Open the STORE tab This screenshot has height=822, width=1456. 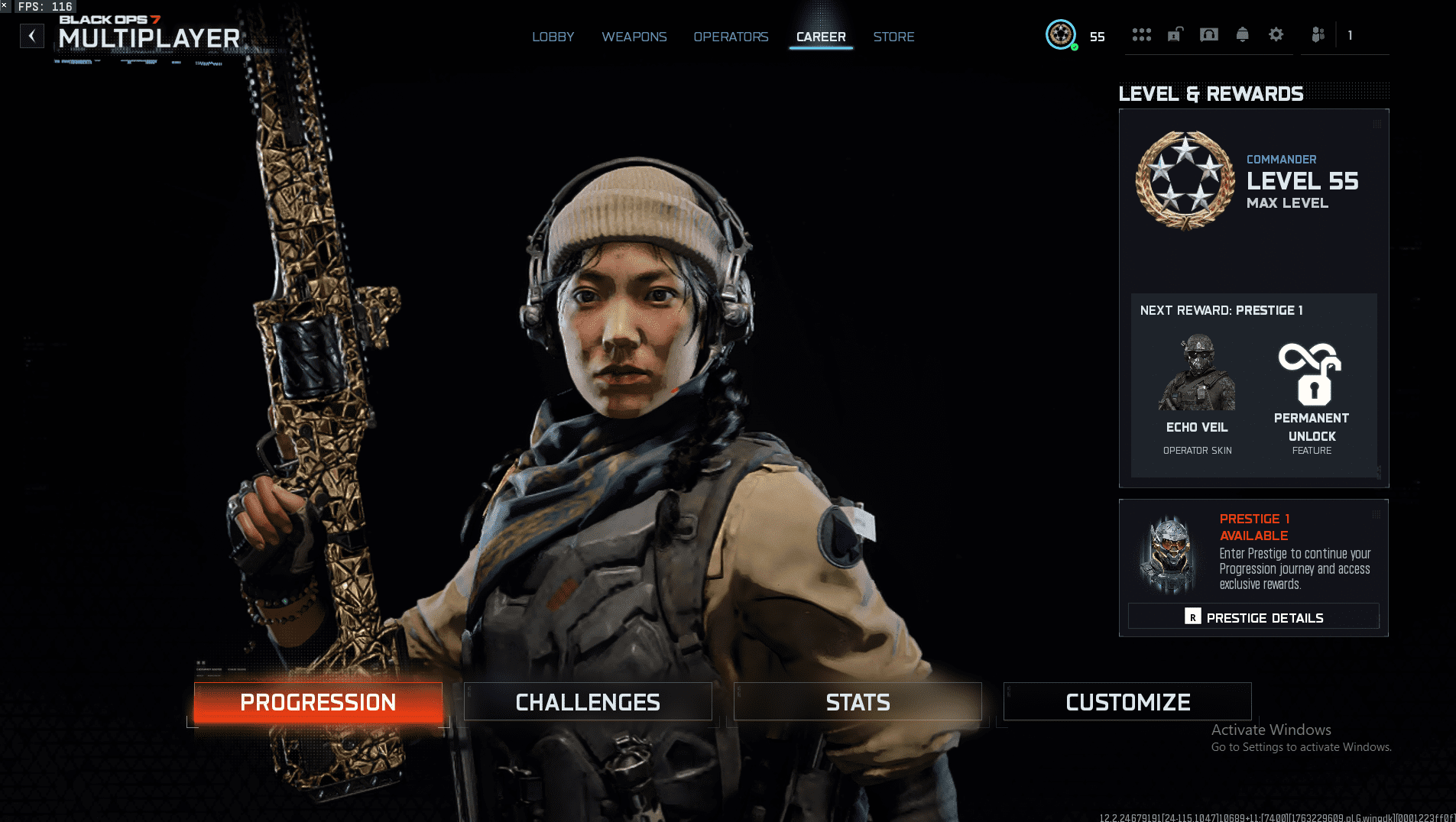coord(893,37)
